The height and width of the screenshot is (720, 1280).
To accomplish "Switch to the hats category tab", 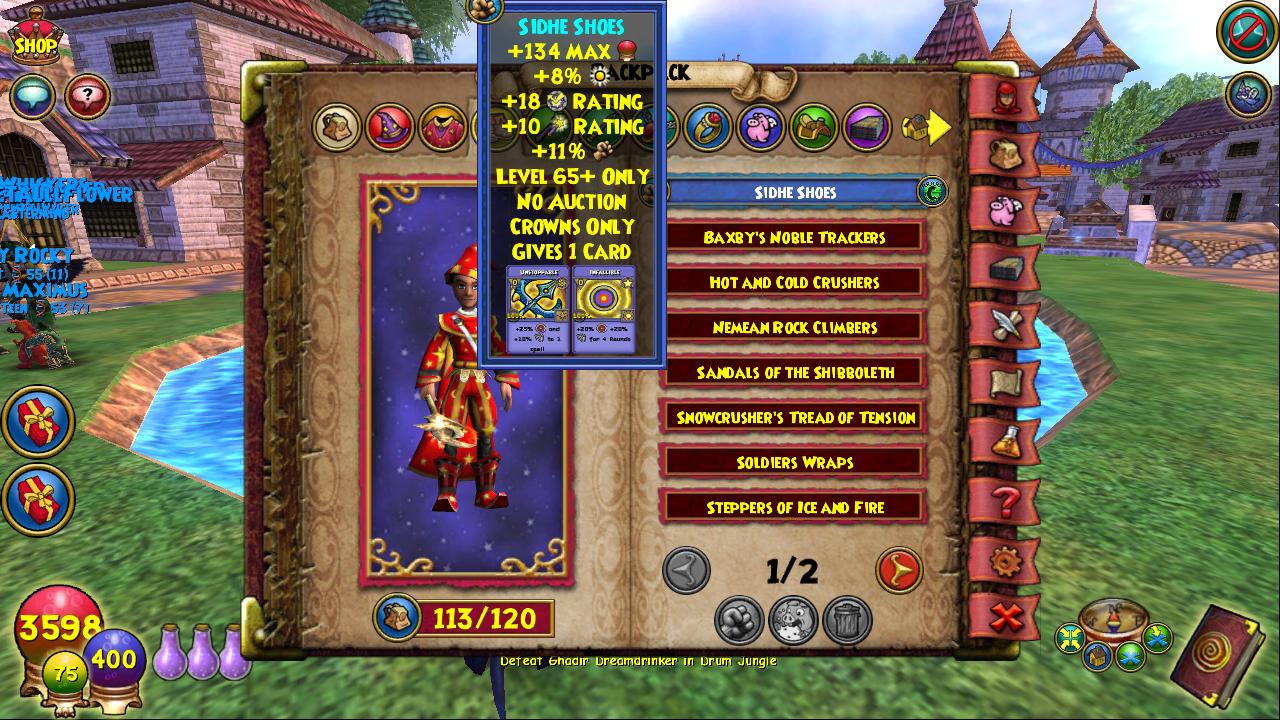I will tap(388, 127).
